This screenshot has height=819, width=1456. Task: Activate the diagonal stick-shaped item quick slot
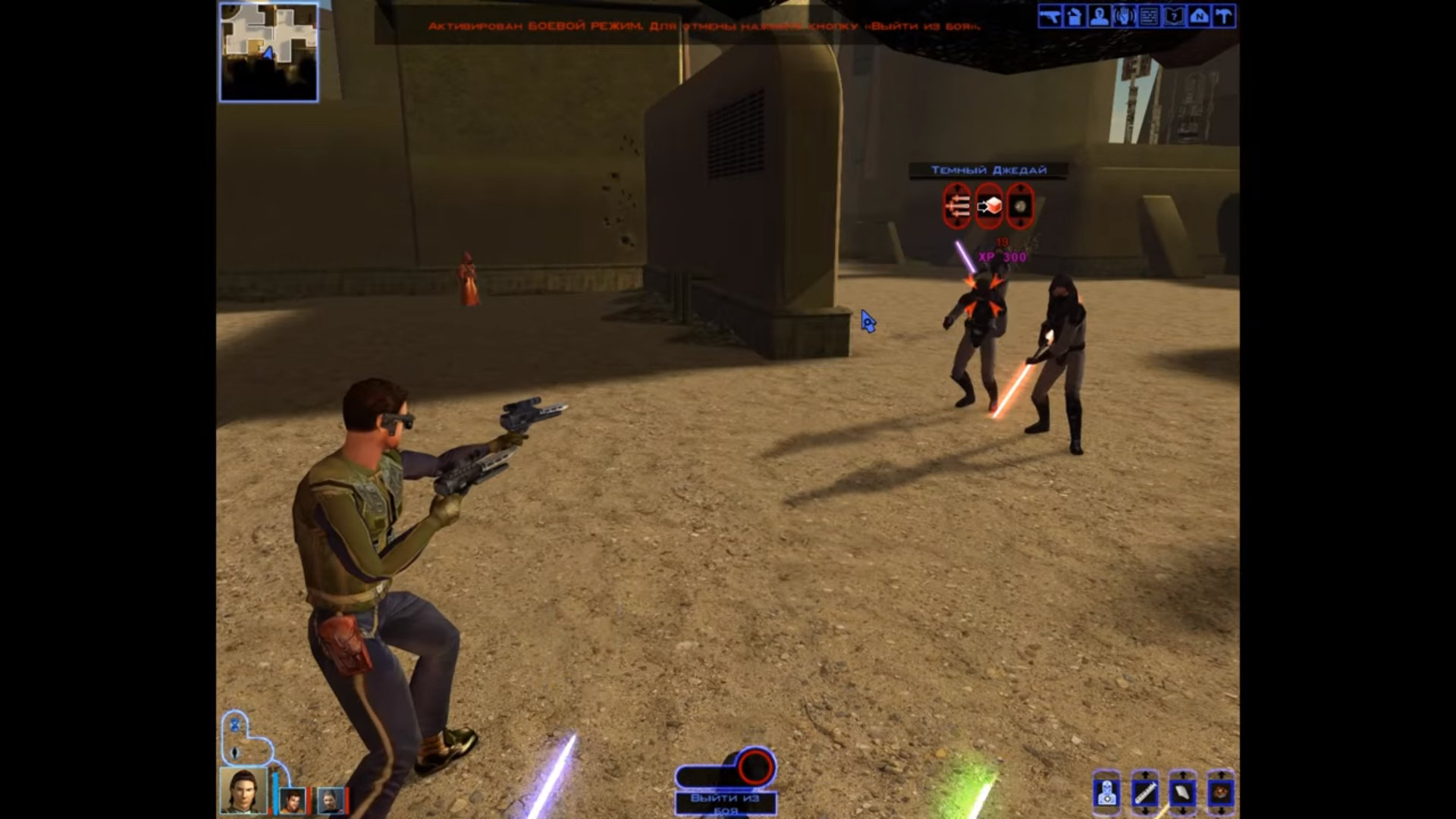click(1144, 793)
